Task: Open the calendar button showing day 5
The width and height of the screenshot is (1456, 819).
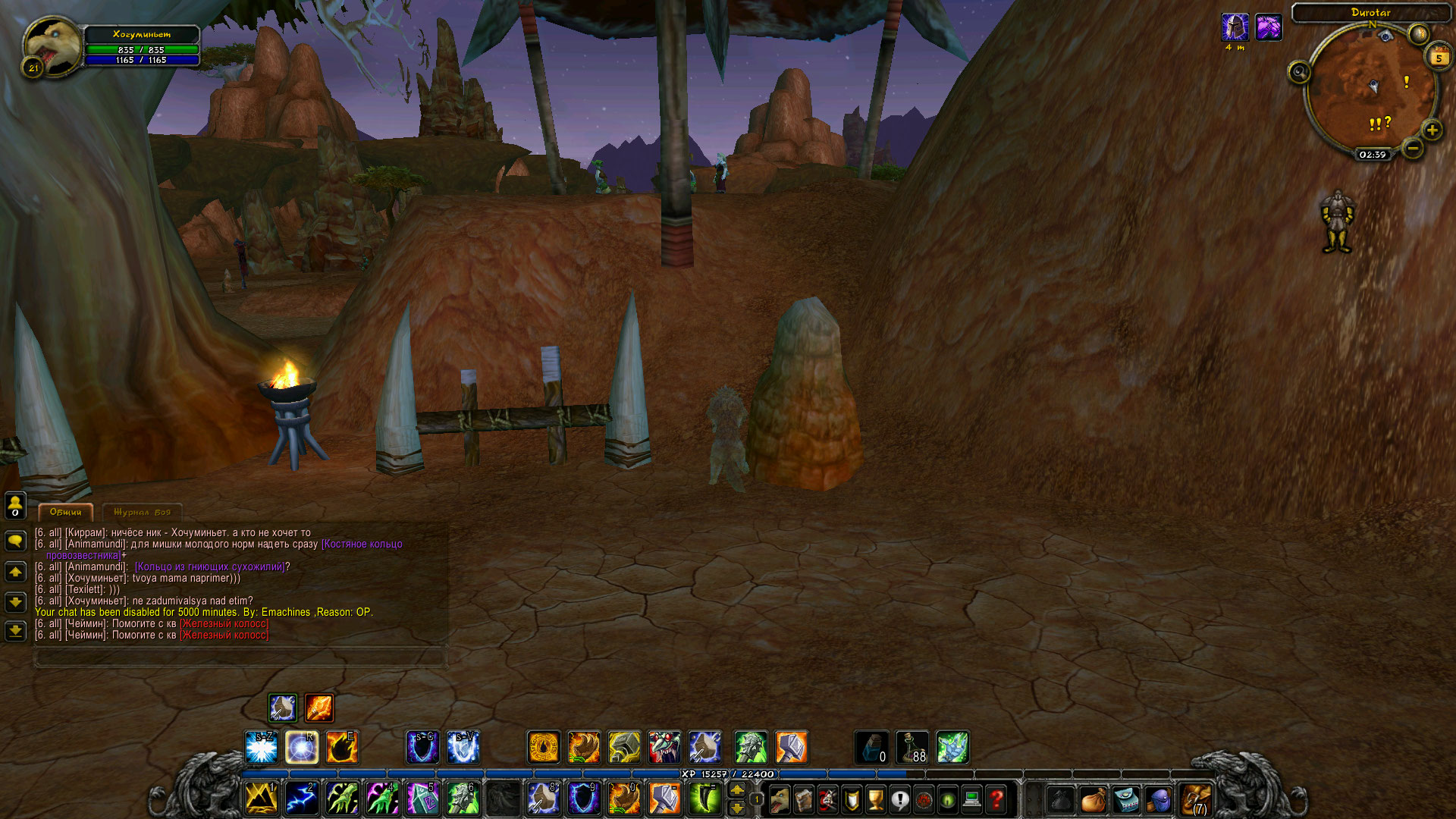Action: coord(1439,57)
